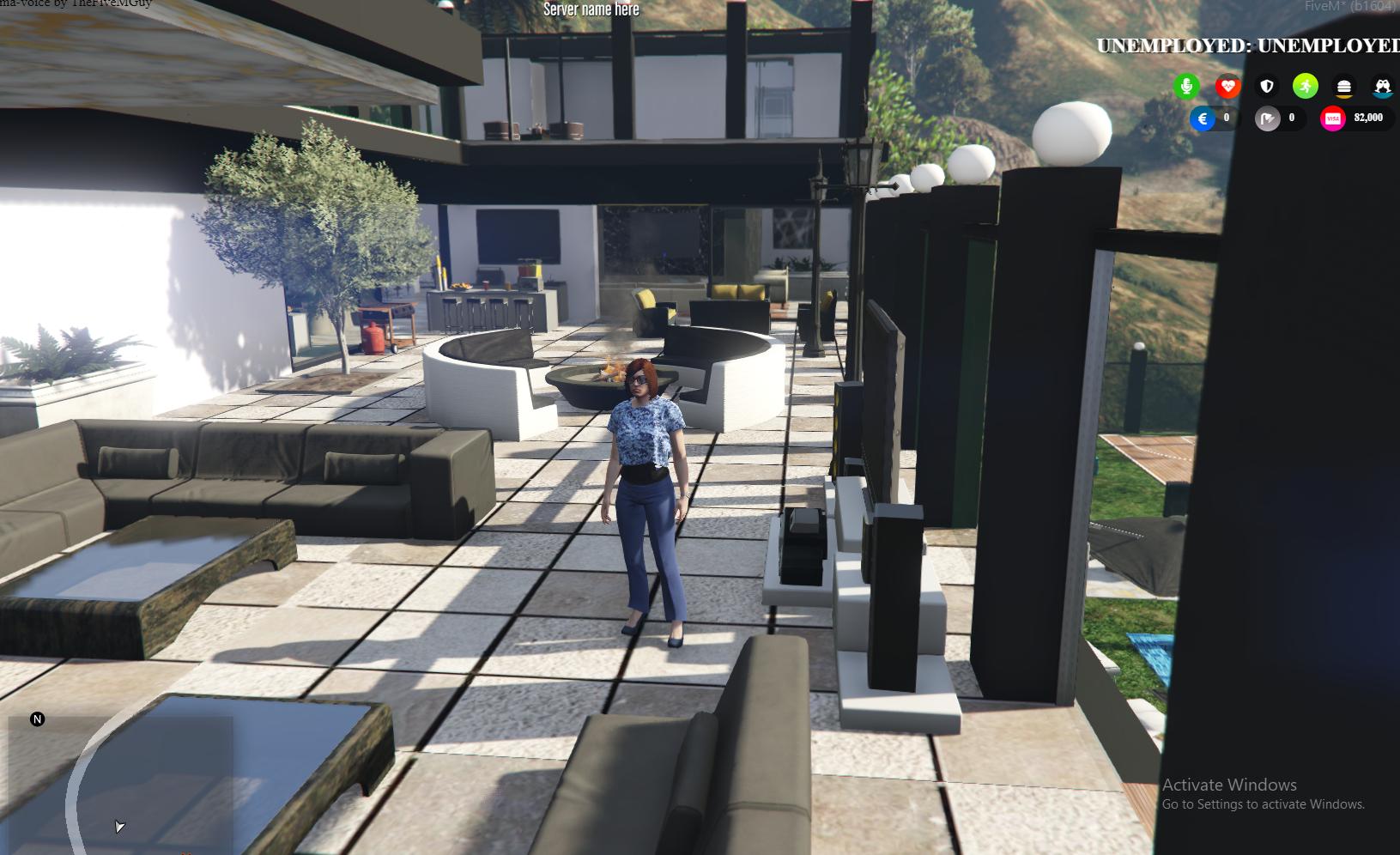Select the pink VISA bank icon
The width and height of the screenshot is (1400, 855).
pos(1333,118)
